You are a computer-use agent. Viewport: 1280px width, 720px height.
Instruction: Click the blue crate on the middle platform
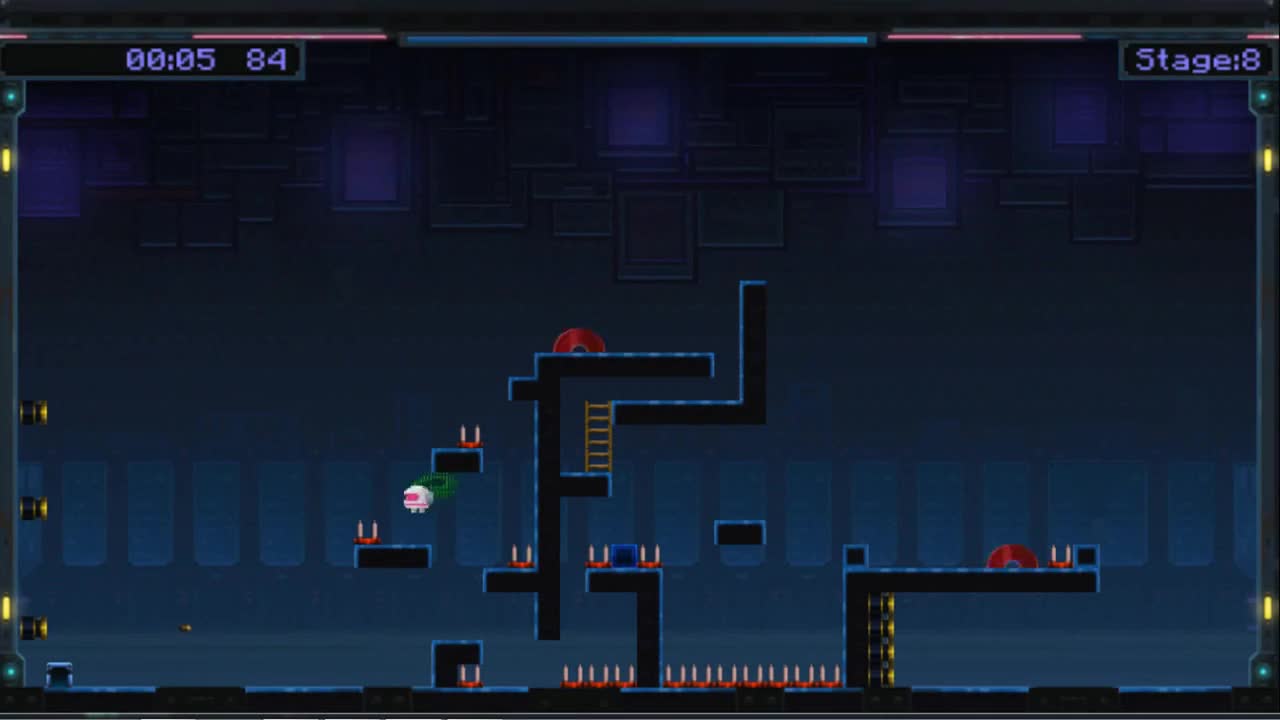[x=625, y=553]
